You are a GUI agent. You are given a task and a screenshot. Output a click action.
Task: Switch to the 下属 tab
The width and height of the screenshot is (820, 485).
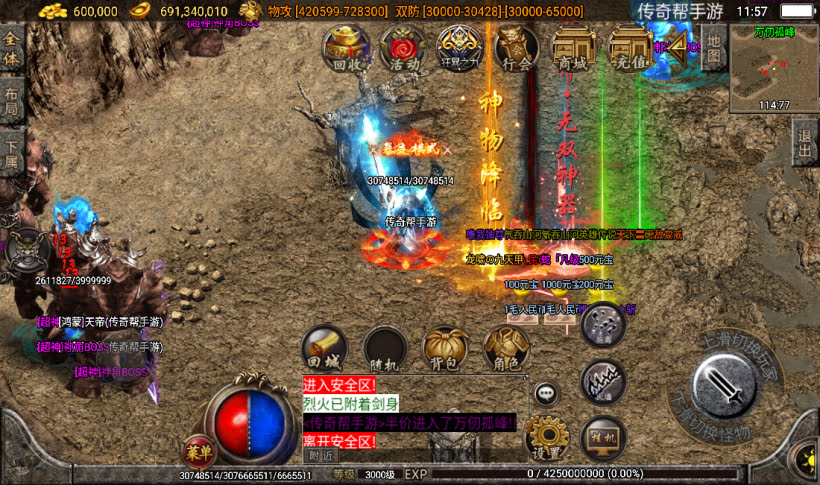11,151
